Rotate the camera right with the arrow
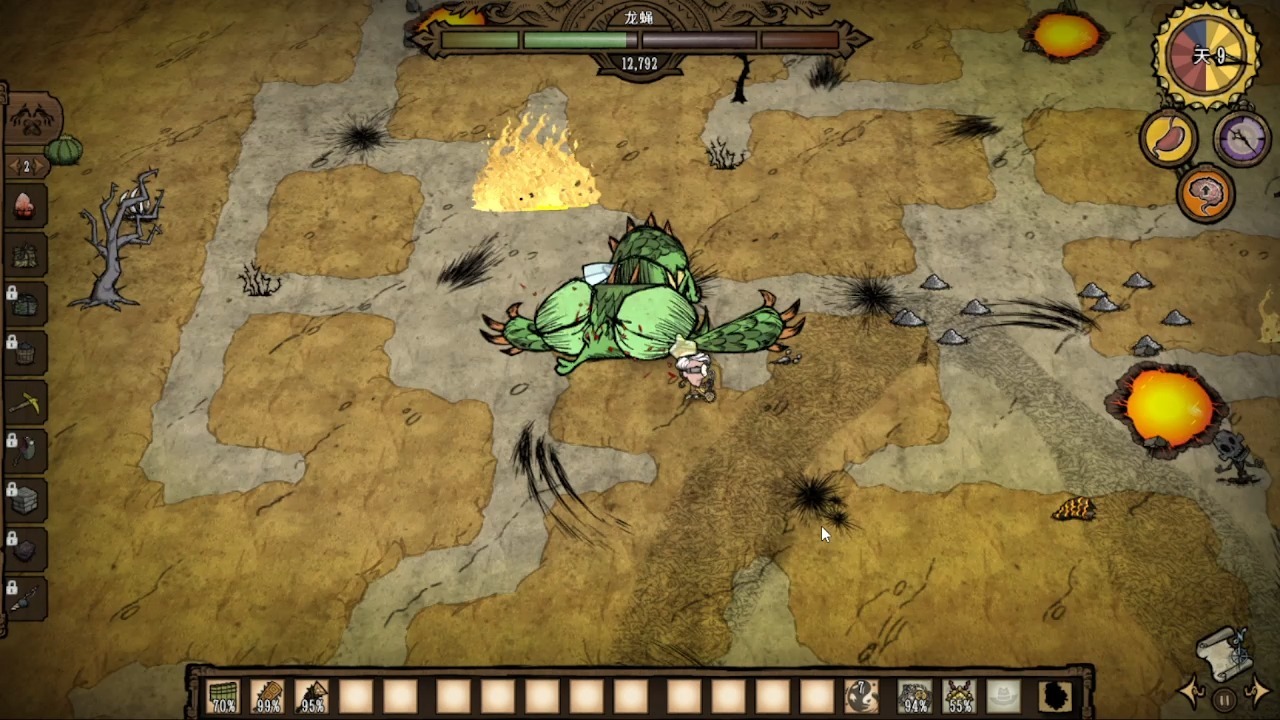This screenshot has width=1280, height=720. (1258, 691)
